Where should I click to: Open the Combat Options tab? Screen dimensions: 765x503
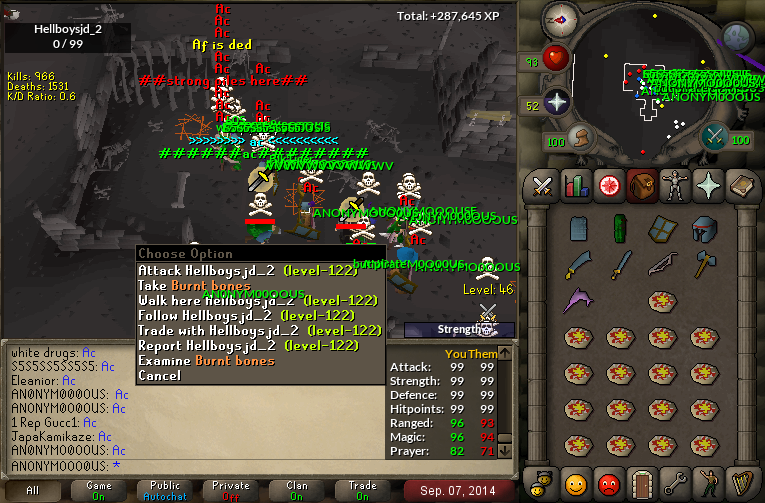[543, 185]
